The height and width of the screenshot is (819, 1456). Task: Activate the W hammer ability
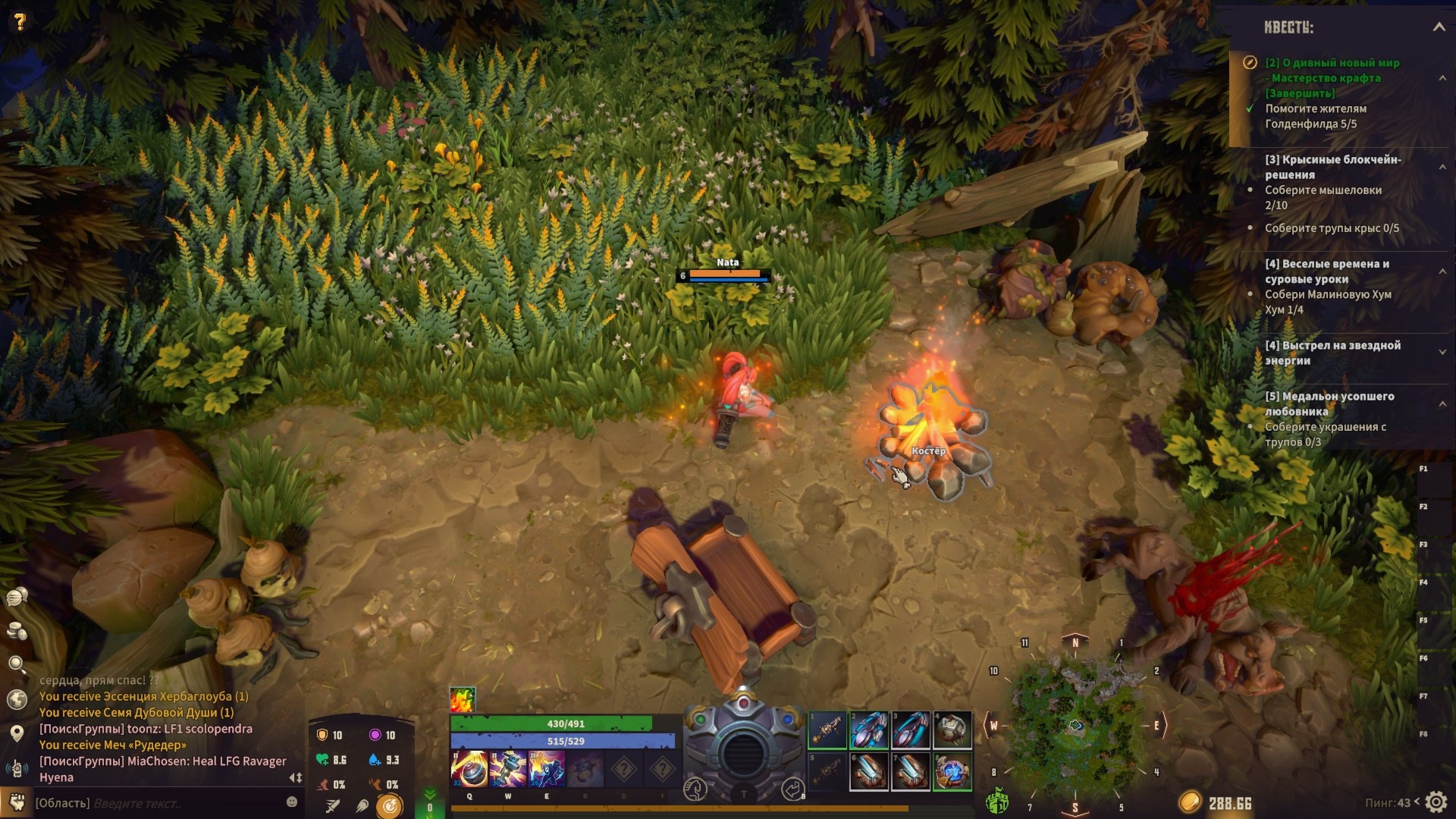tap(508, 769)
